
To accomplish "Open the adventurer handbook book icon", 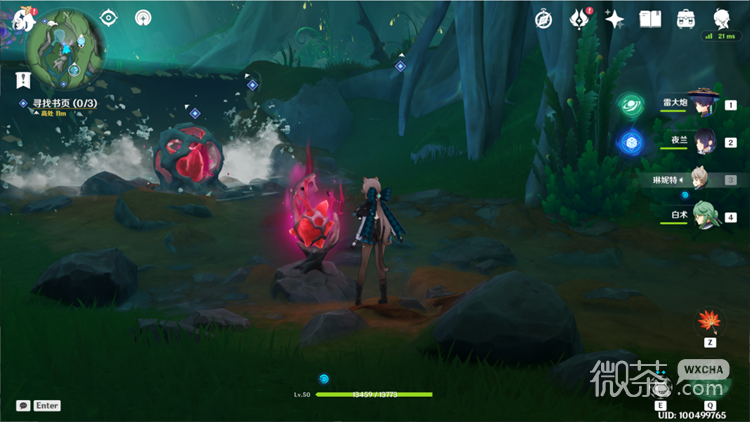I will [x=651, y=19].
